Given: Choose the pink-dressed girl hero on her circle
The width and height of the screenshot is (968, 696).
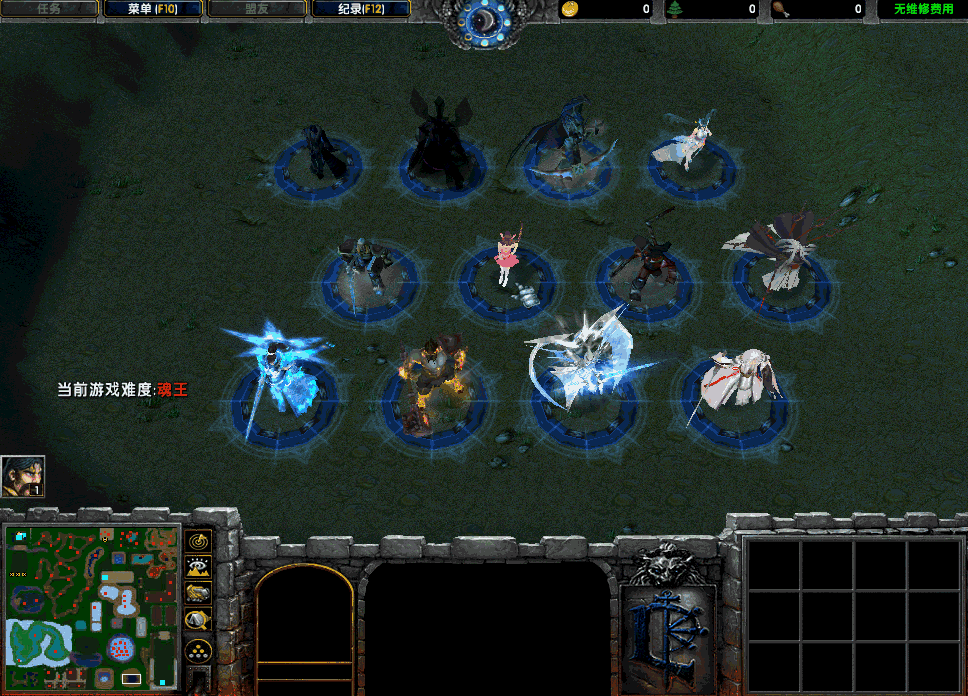Looking at the screenshot, I should click(x=509, y=260).
